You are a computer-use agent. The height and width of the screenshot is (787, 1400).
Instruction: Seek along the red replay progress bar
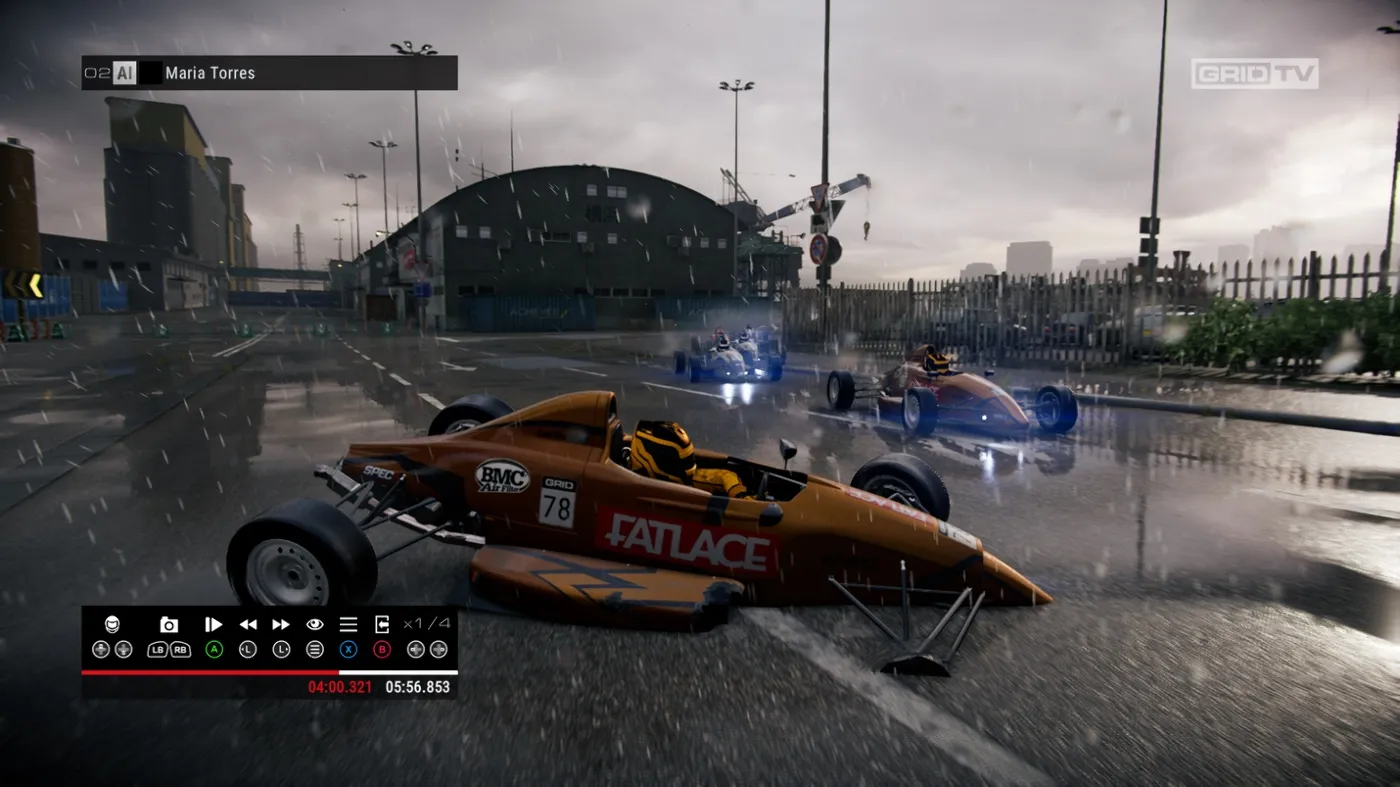[269, 672]
